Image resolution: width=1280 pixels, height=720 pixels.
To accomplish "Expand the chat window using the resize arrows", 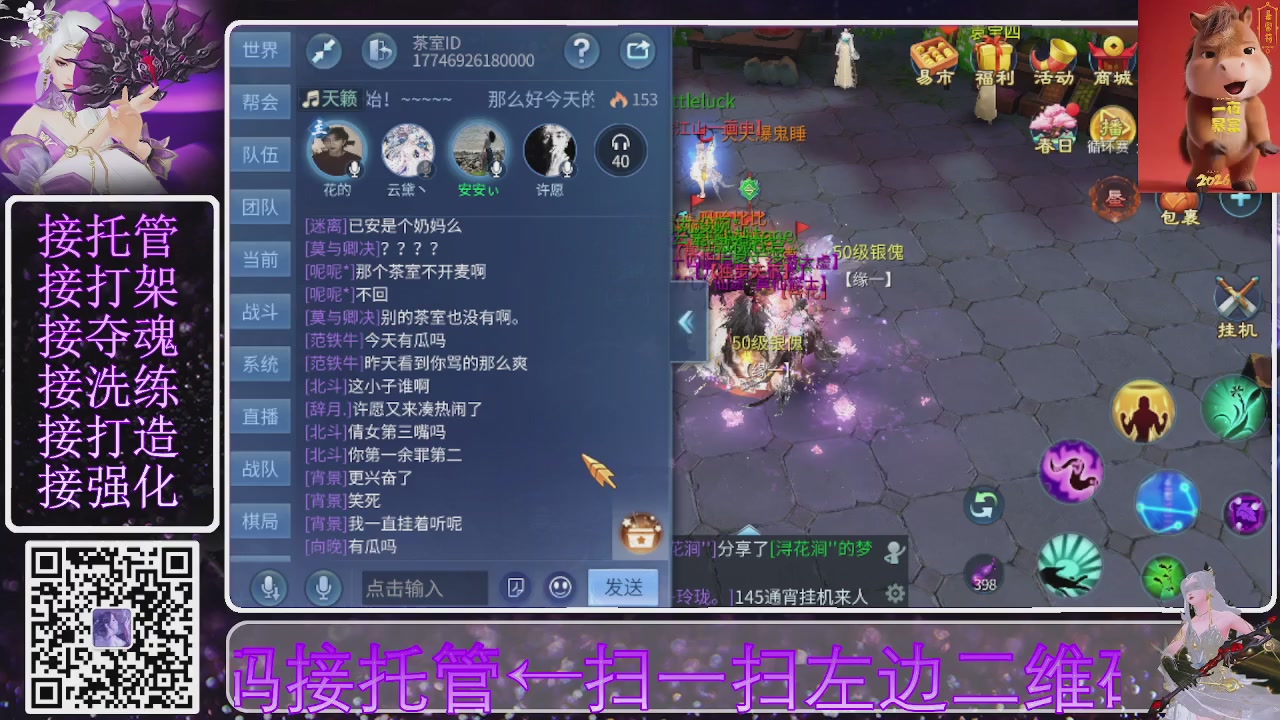I will [324, 49].
